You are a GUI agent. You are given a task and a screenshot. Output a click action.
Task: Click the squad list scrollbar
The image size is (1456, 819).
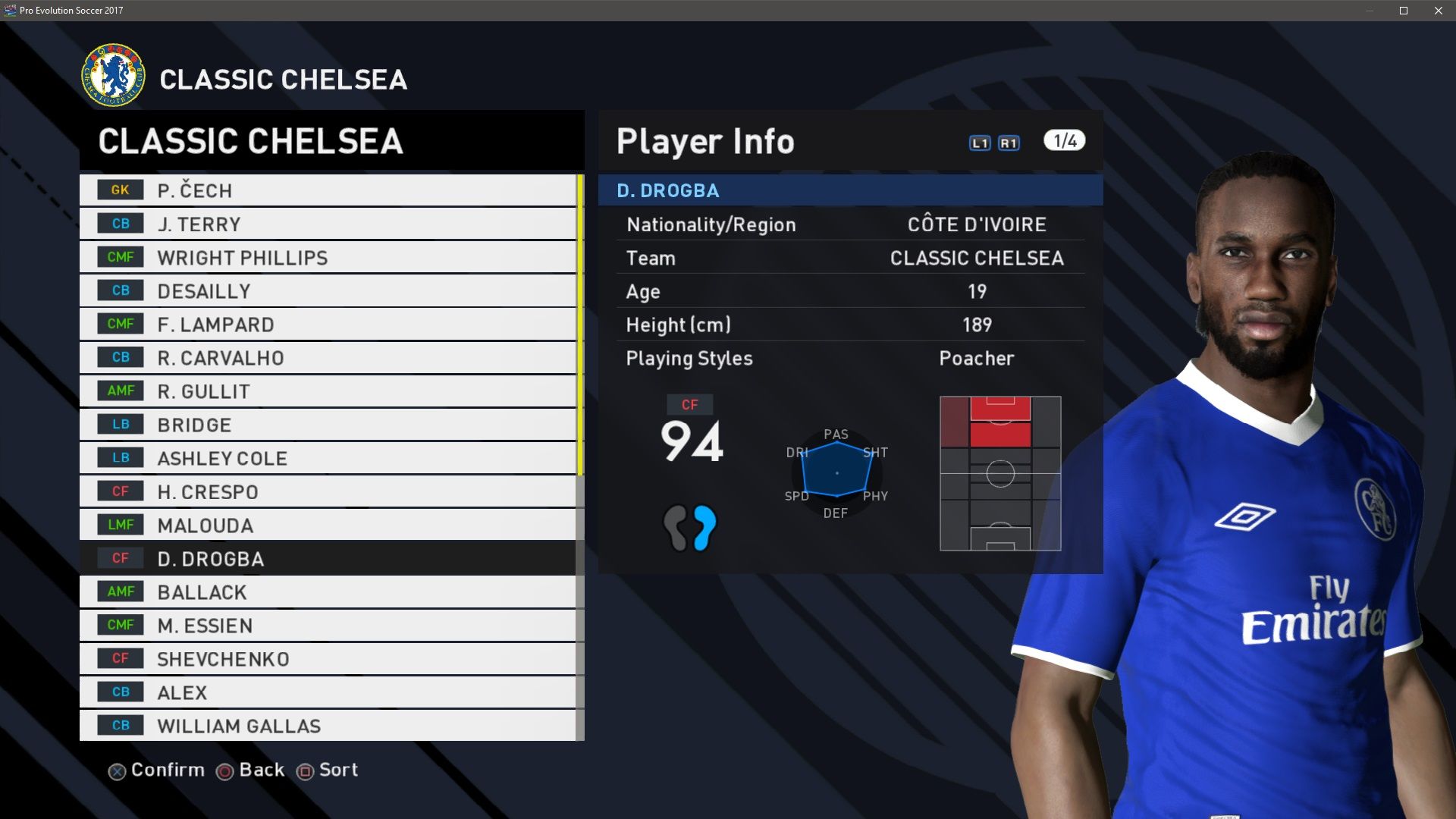tap(580, 326)
